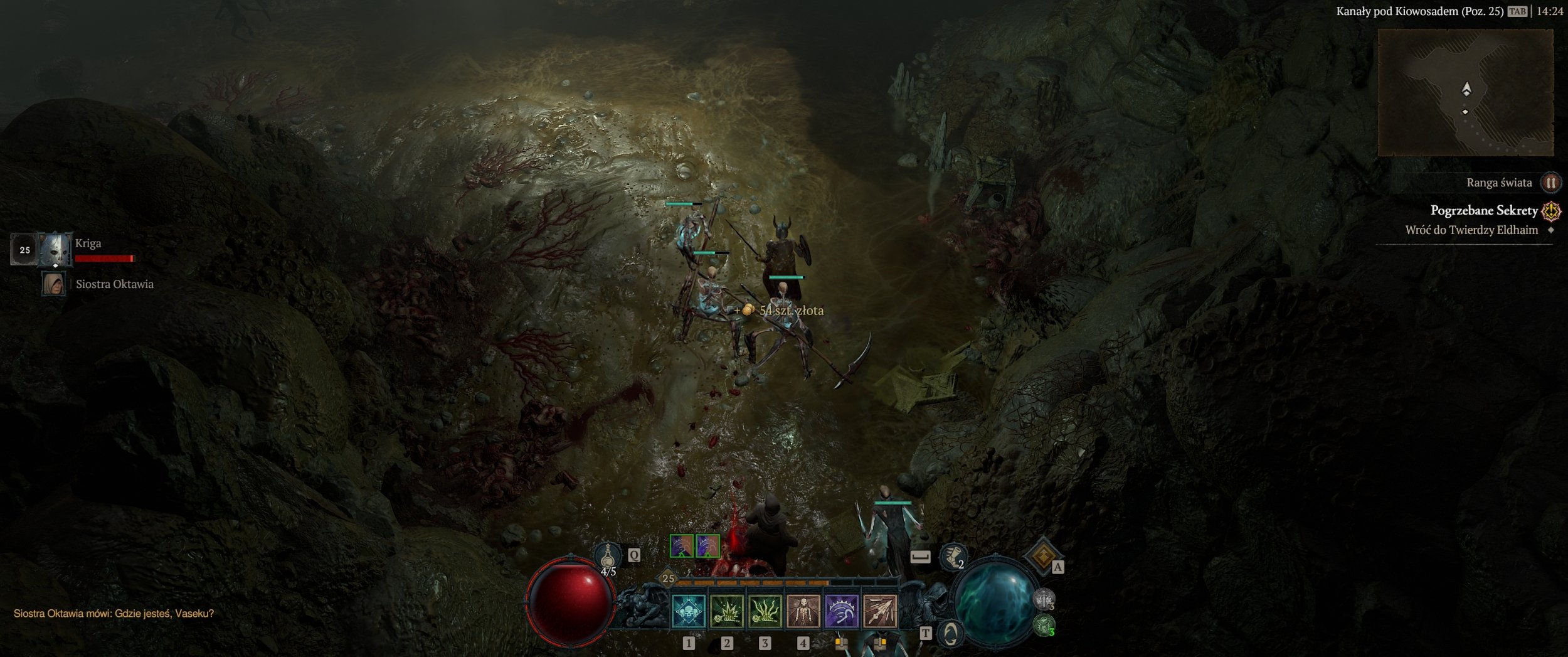Open the minimap
The image size is (1568, 657).
point(1465,93)
